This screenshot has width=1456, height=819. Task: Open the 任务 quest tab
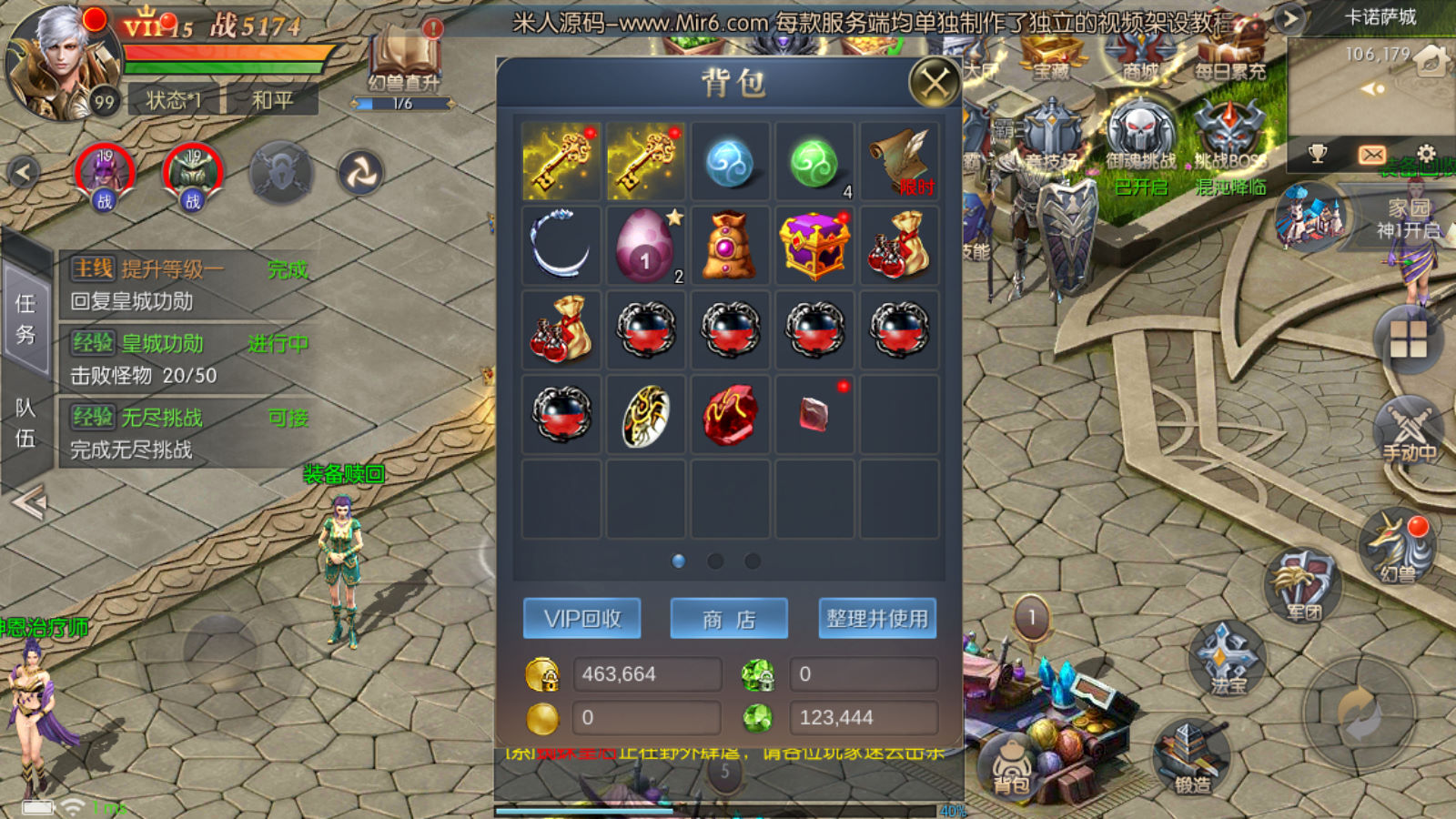(25, 318)
